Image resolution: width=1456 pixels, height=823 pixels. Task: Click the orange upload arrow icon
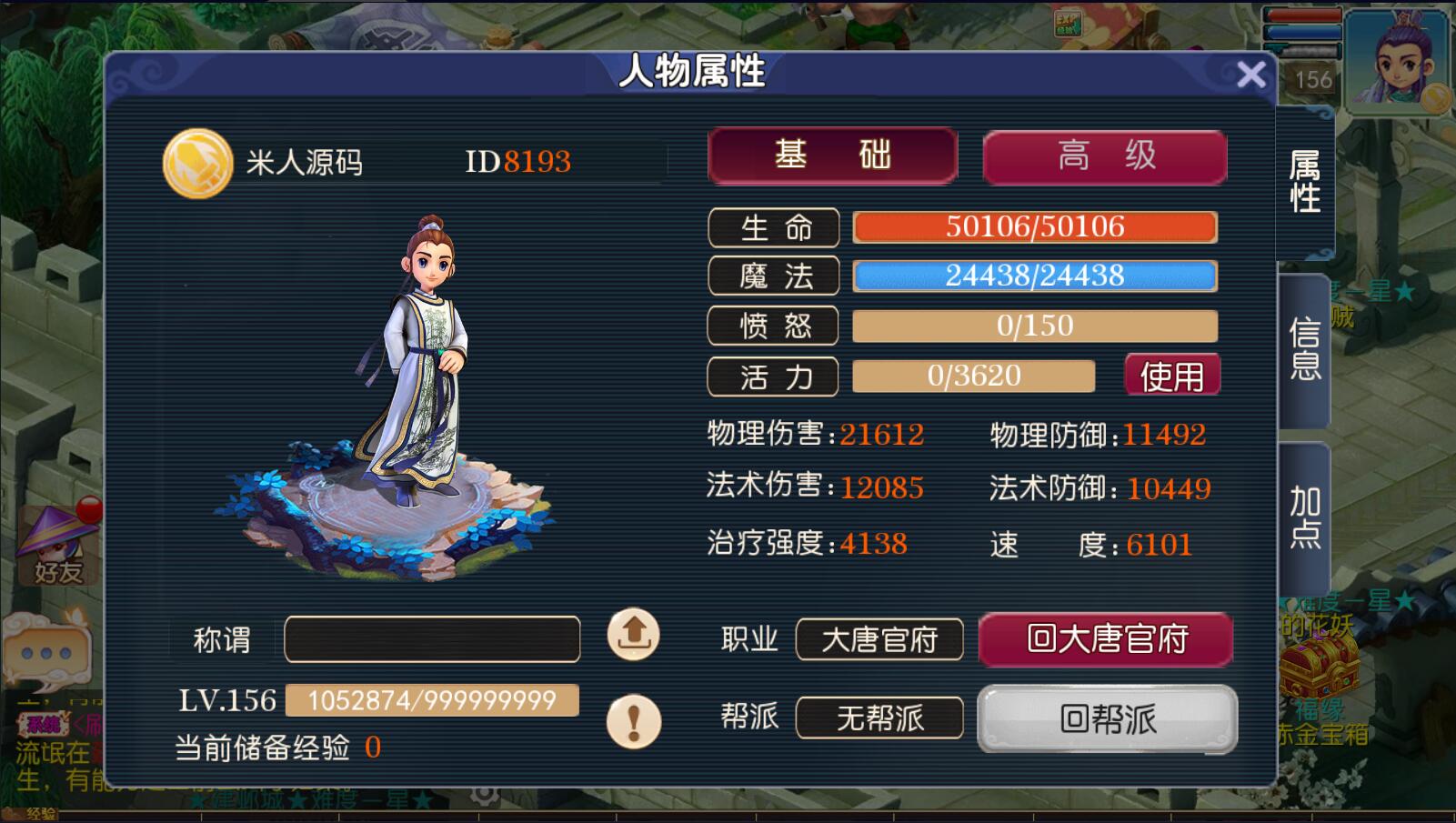[x=633, y=634]
